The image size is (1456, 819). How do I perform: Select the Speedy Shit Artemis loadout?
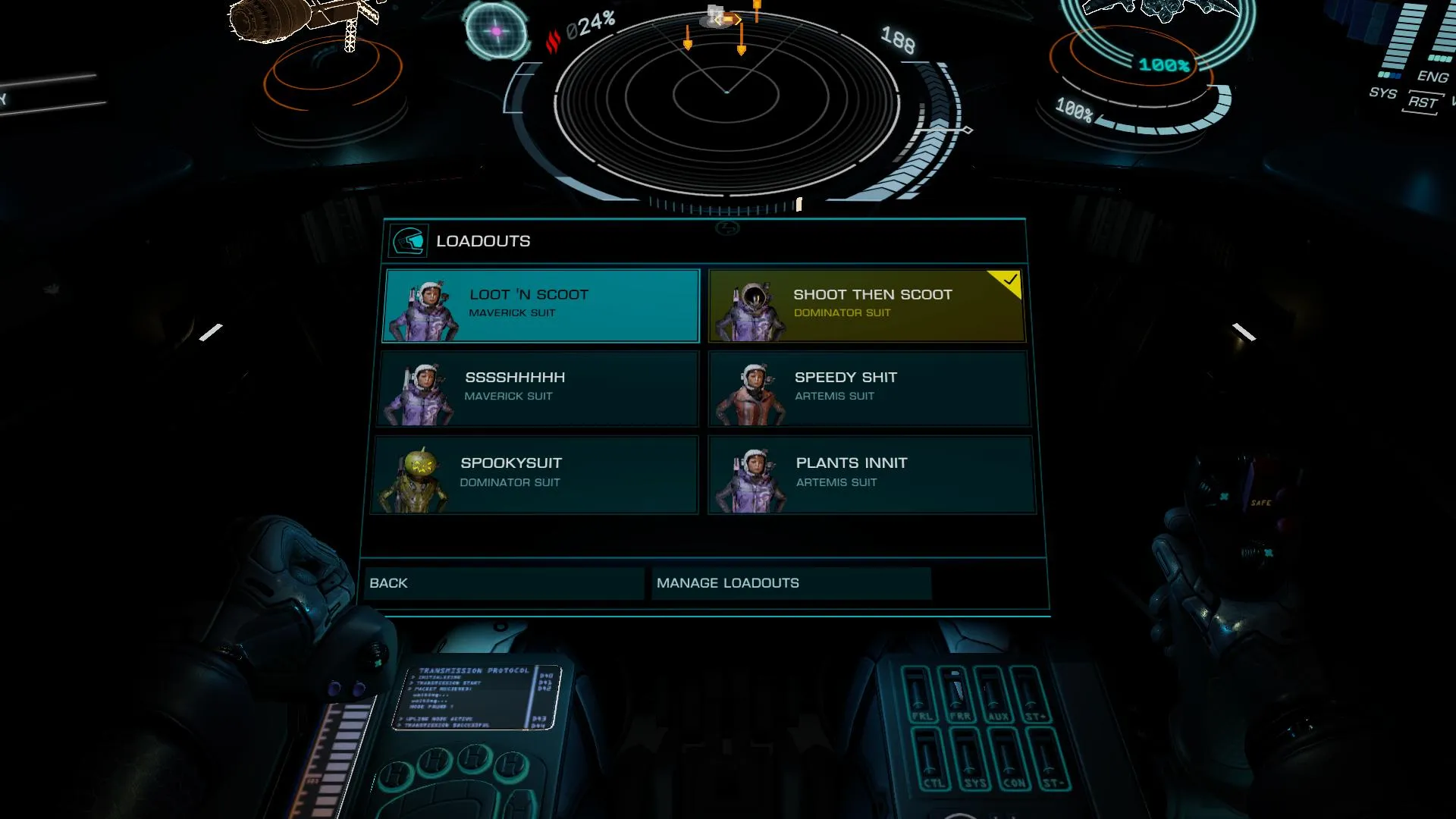point(869,388)
